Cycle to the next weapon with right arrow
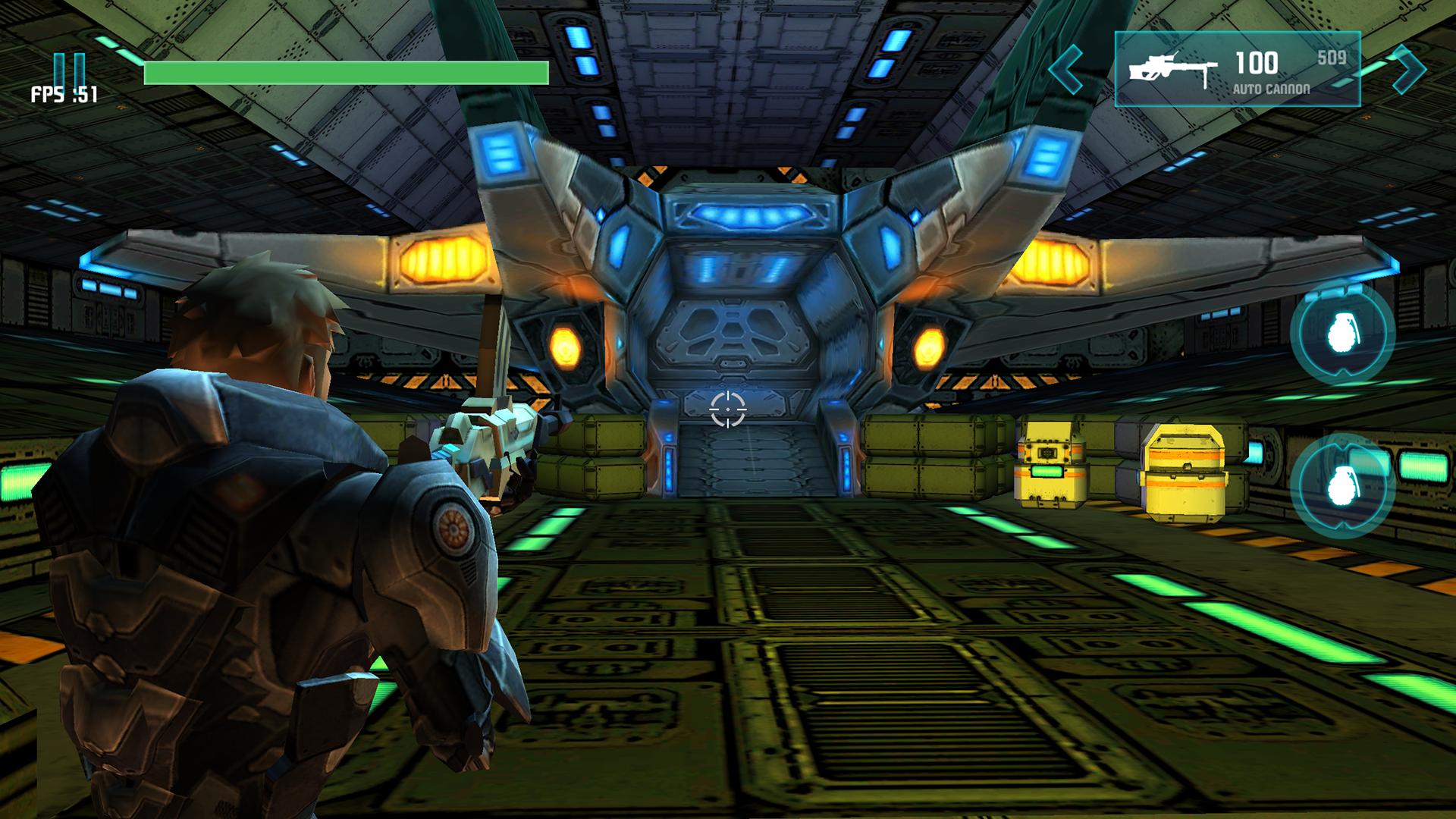Viewport: 1456px width, 819px height. click(1408, 69)
